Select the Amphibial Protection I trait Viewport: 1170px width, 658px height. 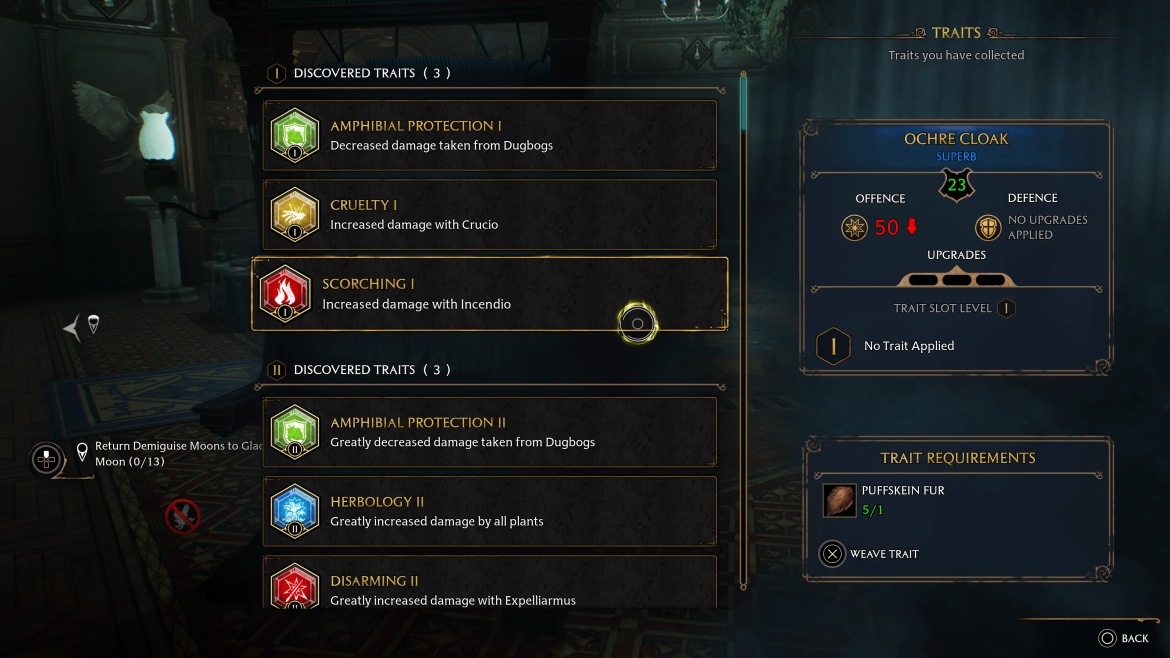[489, 135]
